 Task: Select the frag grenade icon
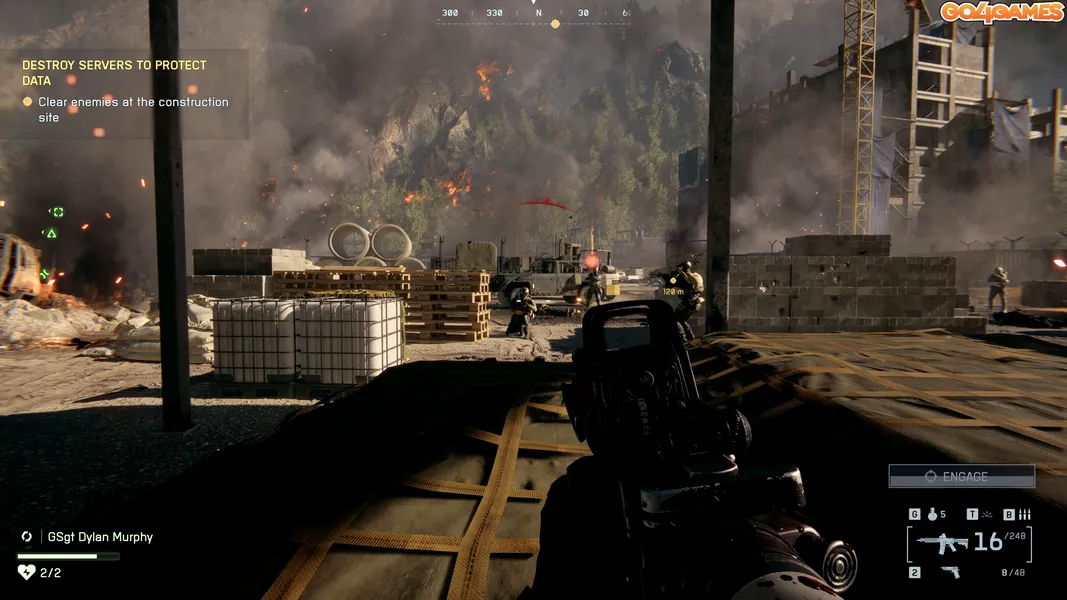[933, 515]
